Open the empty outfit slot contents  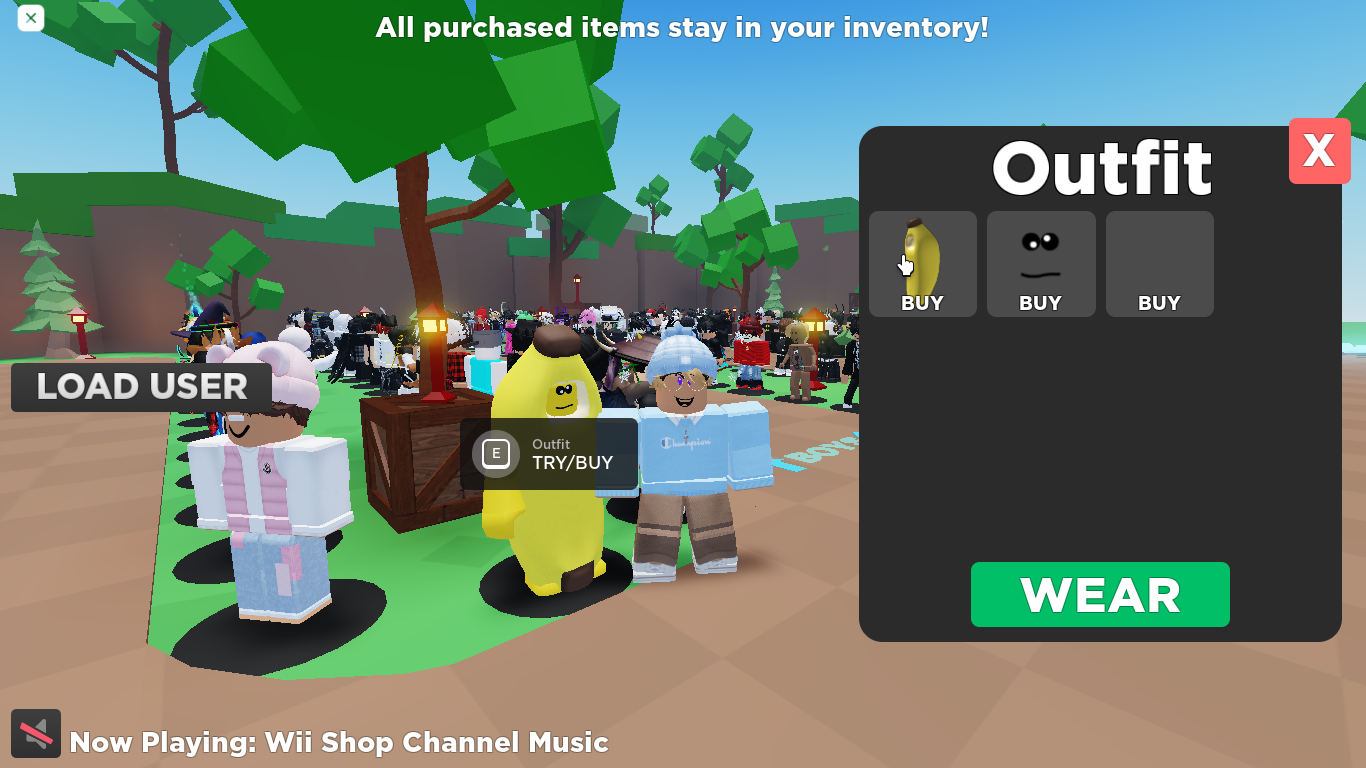point(1158,264)
